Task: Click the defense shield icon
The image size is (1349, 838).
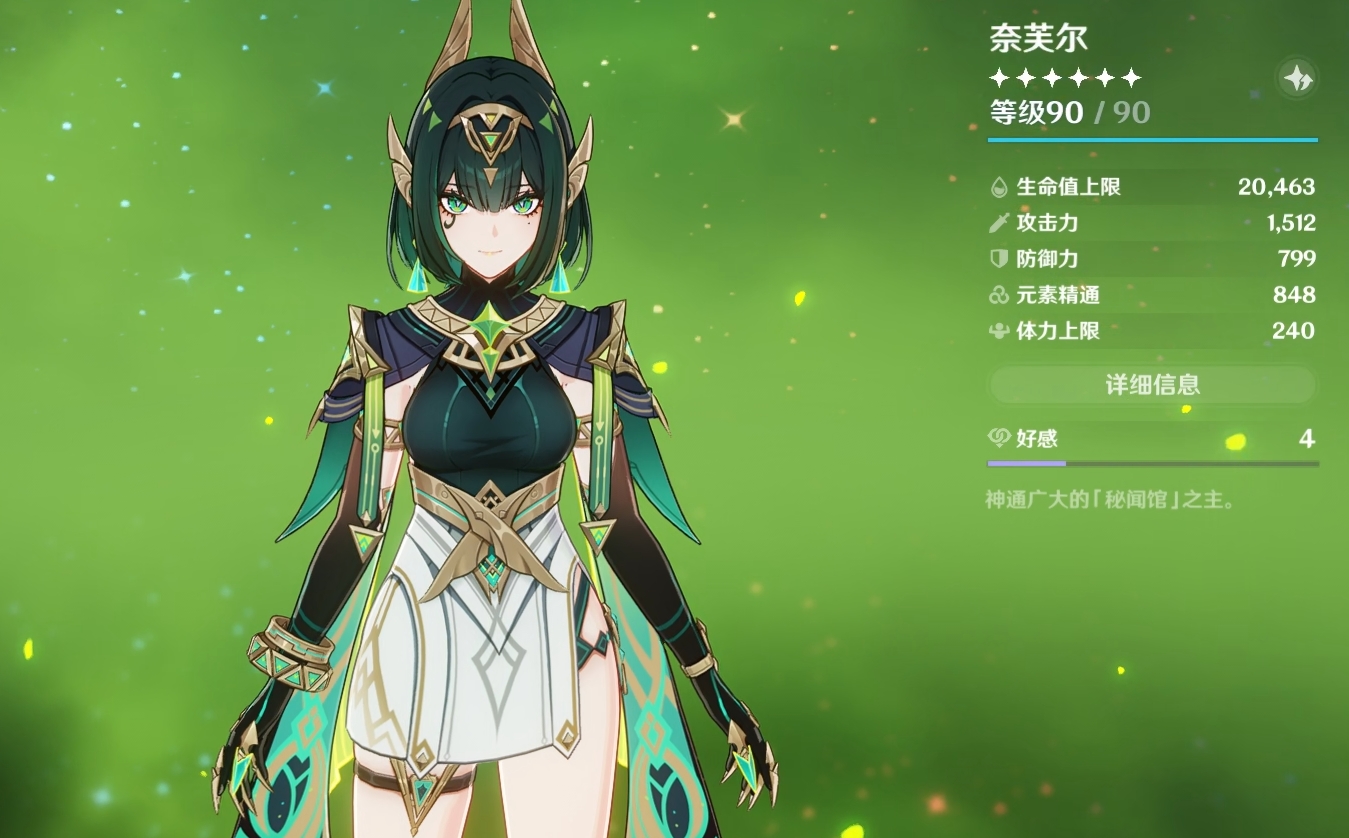Action: (x=998, y=258)
